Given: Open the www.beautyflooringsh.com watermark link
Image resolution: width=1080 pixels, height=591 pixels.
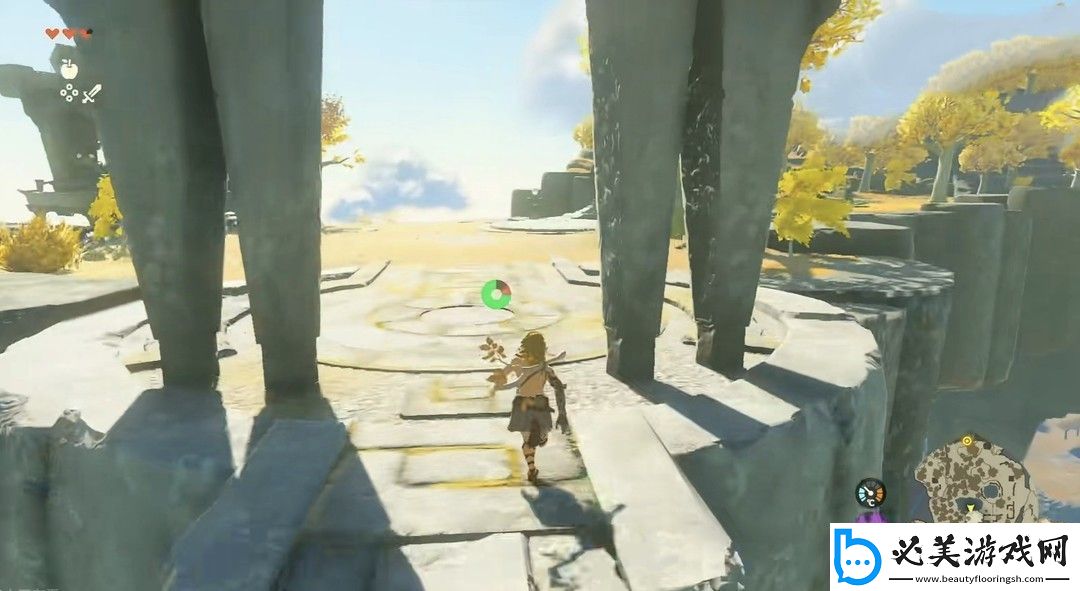Looking at the screenshot, I should coord(979,578).
